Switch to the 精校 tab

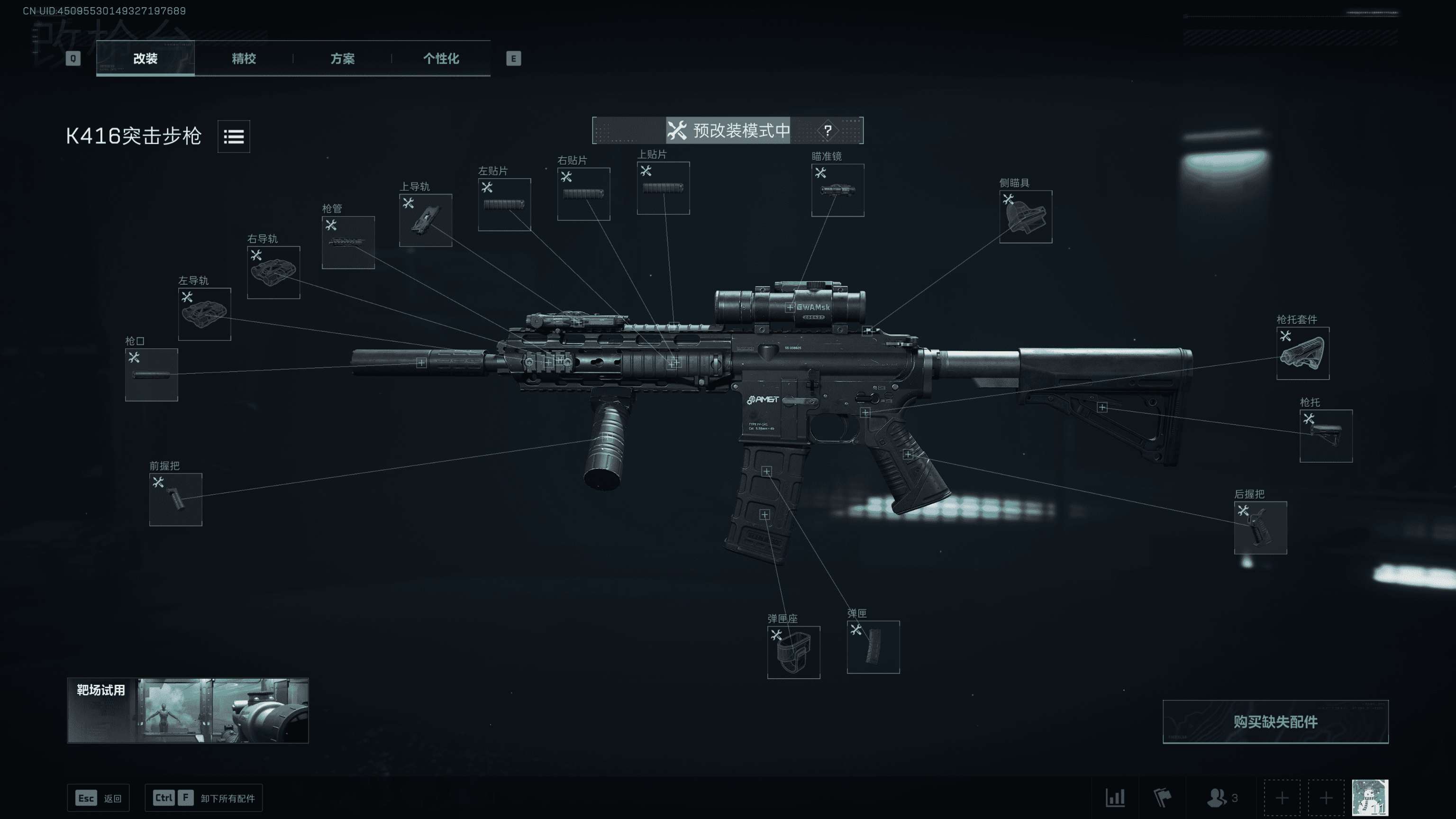(244, 58)
